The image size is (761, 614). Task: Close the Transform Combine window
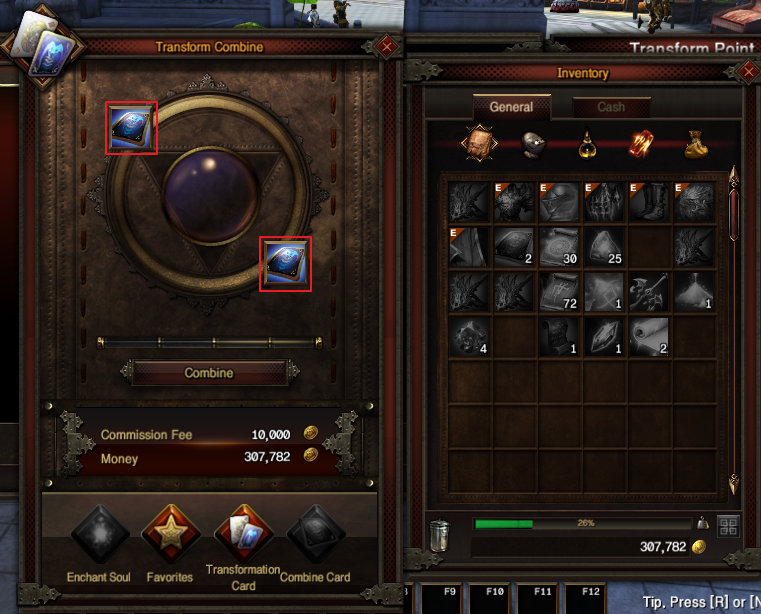tap(387, 46)
